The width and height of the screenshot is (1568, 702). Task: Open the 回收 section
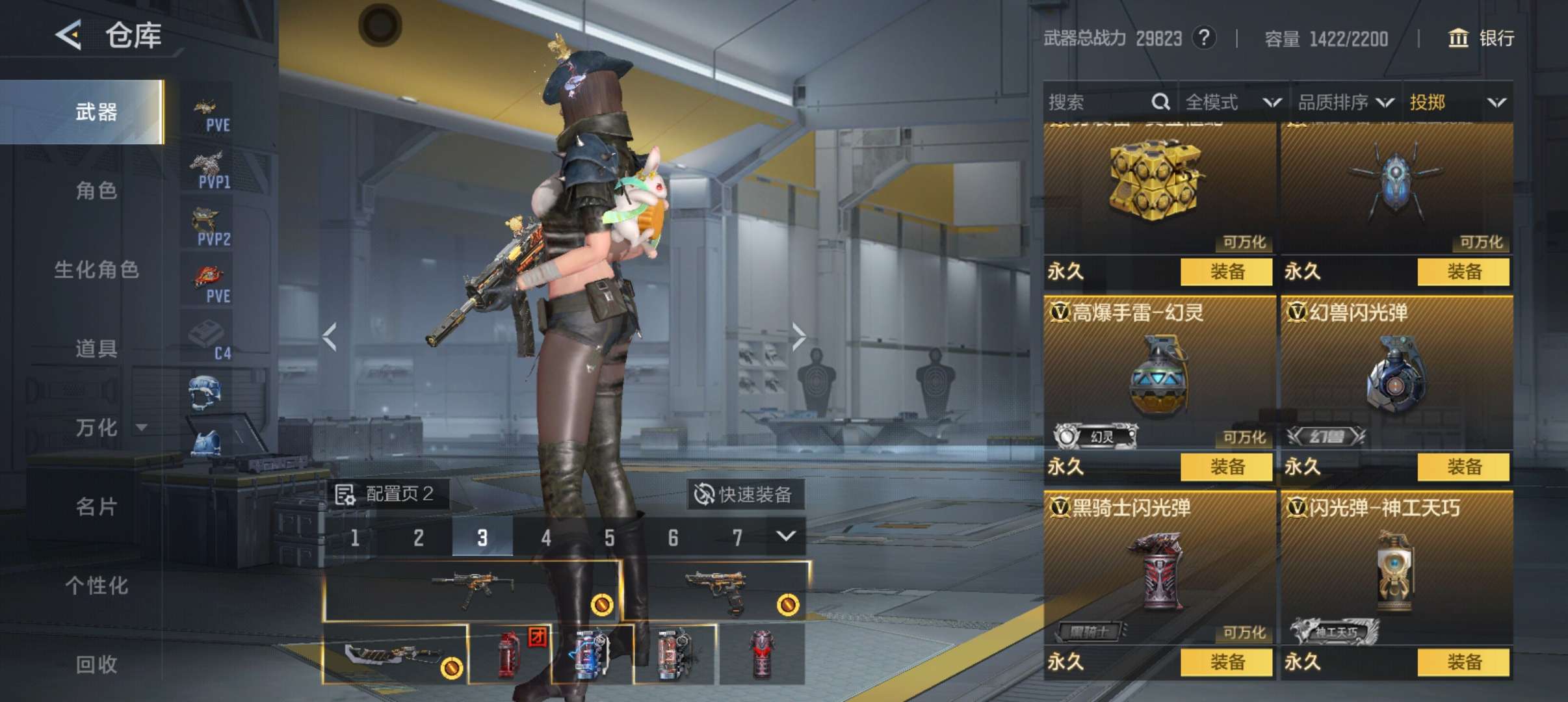96,664
